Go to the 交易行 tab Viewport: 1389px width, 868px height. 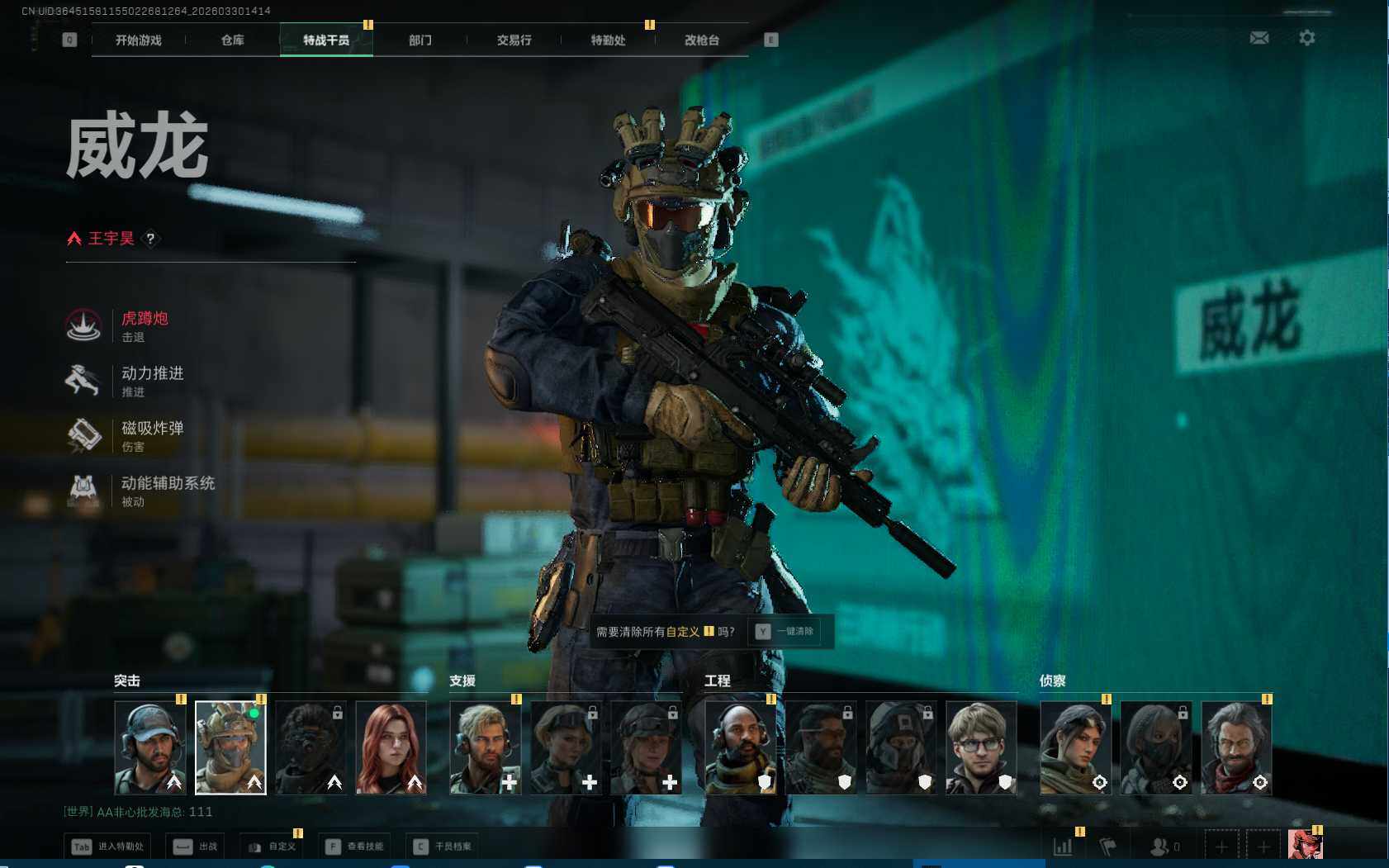(514, 40)
